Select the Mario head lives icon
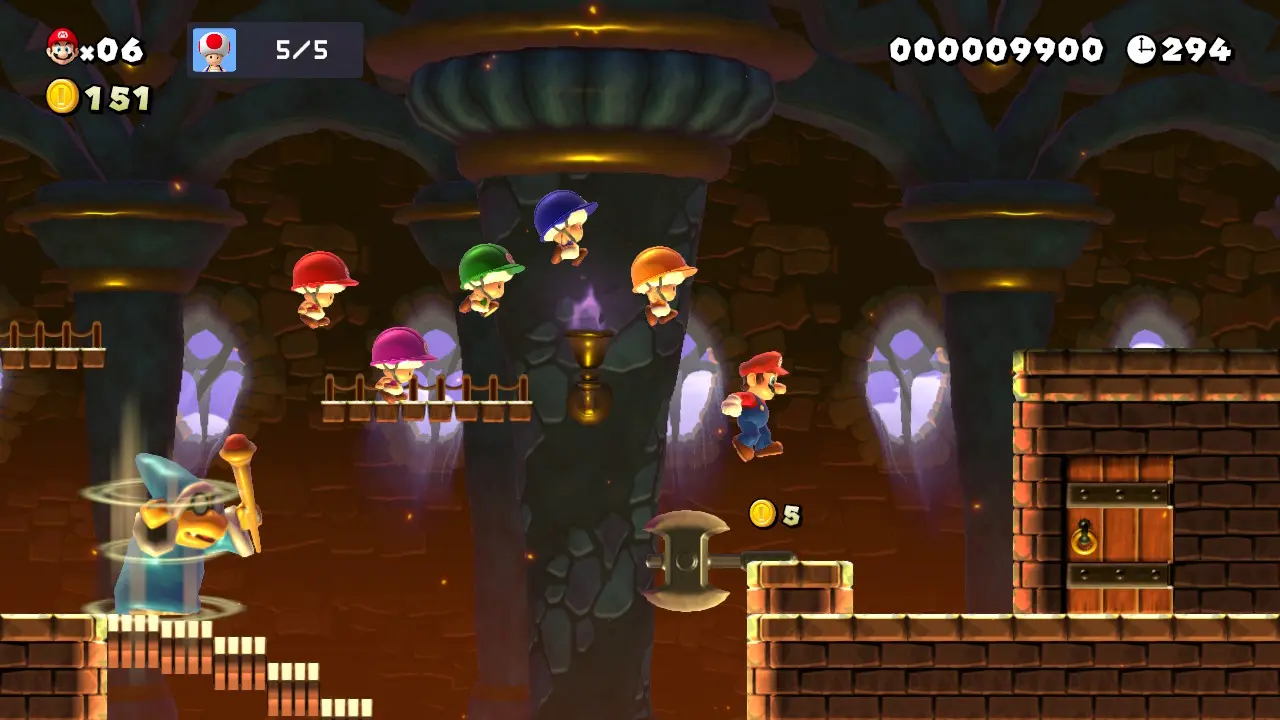1280x720 pixels. (x=62, y=47)
